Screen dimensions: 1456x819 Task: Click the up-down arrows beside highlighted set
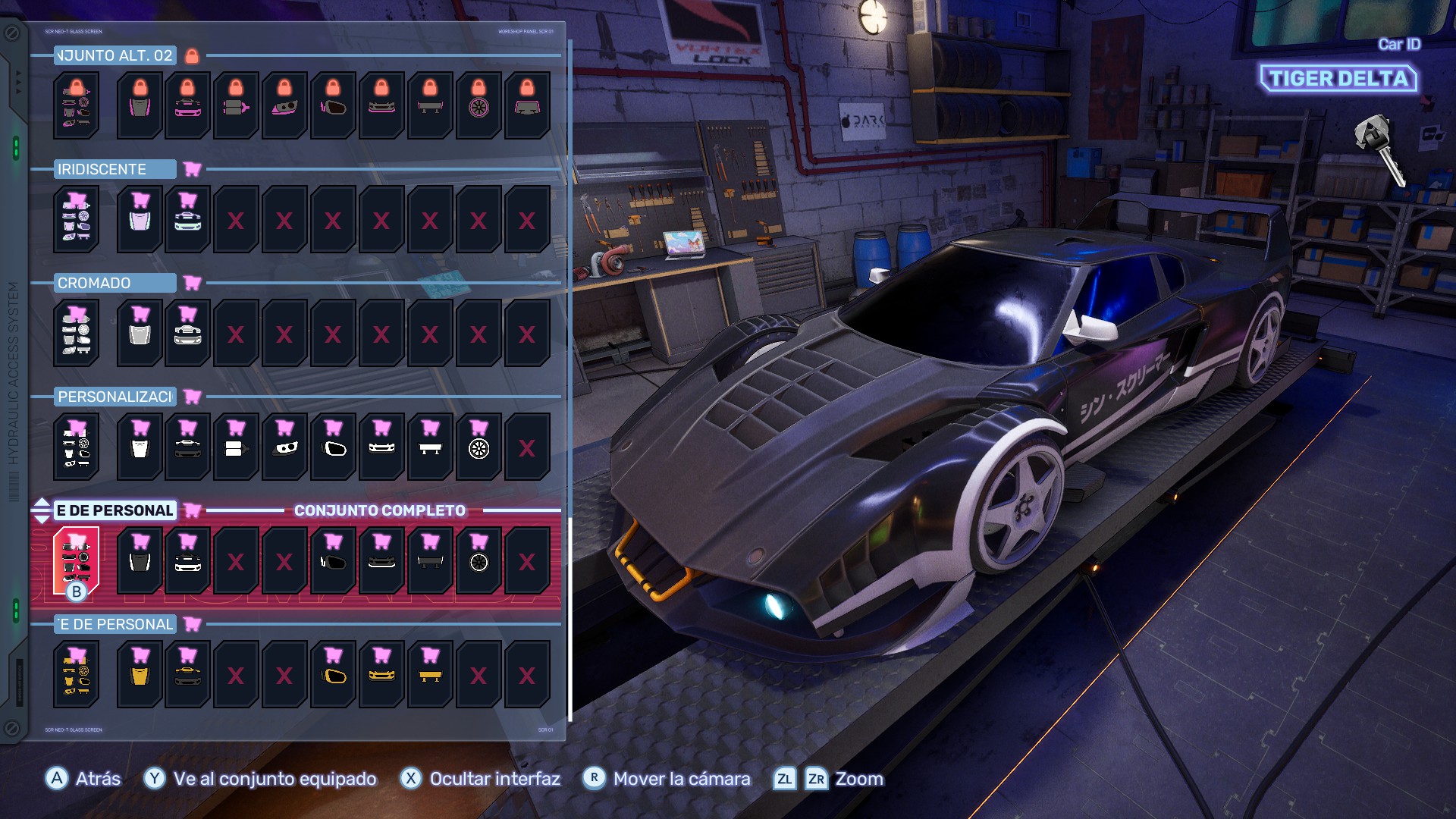pos(42,510)
